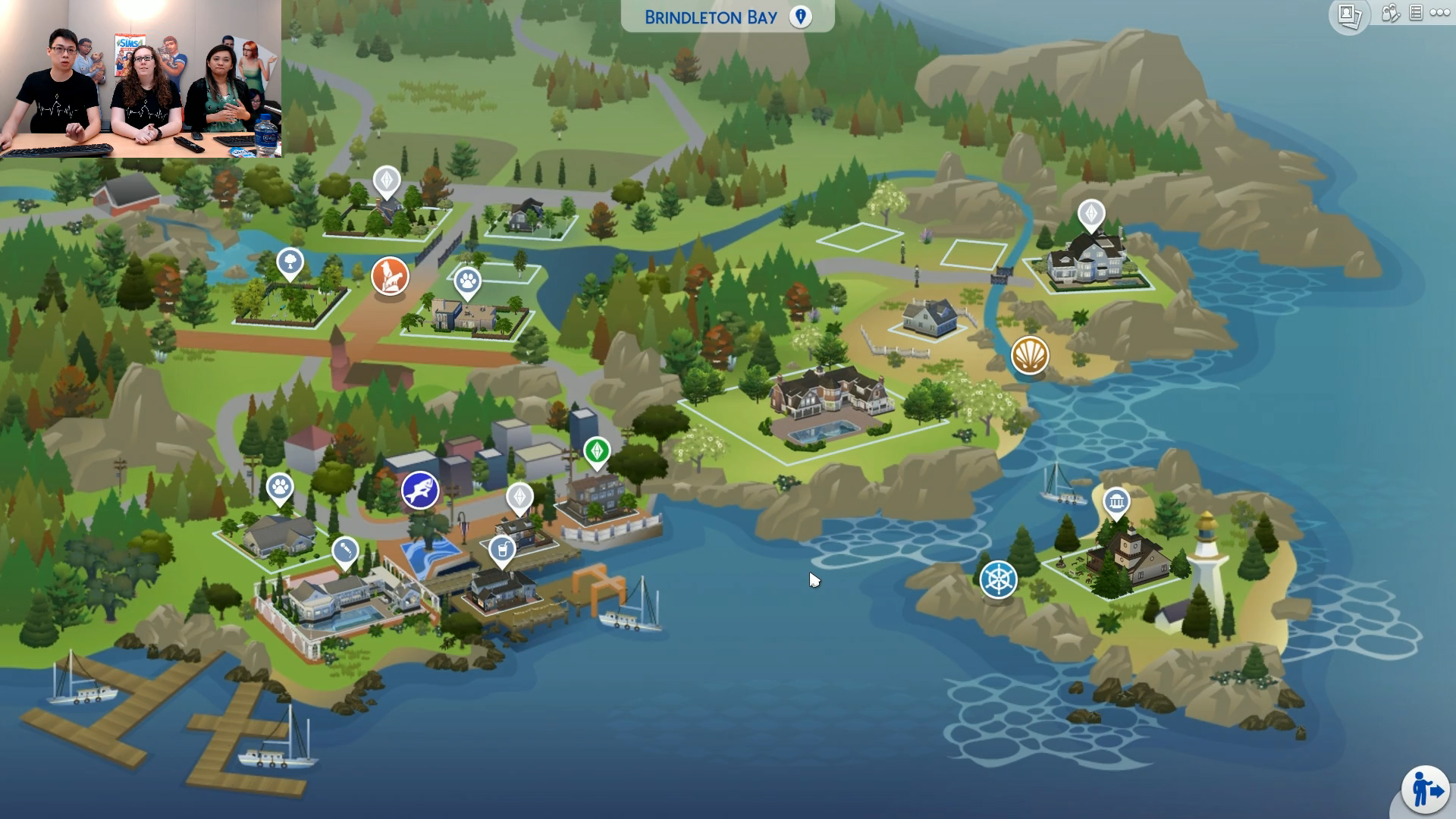Open the list-style notebook icon
Image resolution: width=1456 pixels, height=819 pixels.
(1416, 13)
